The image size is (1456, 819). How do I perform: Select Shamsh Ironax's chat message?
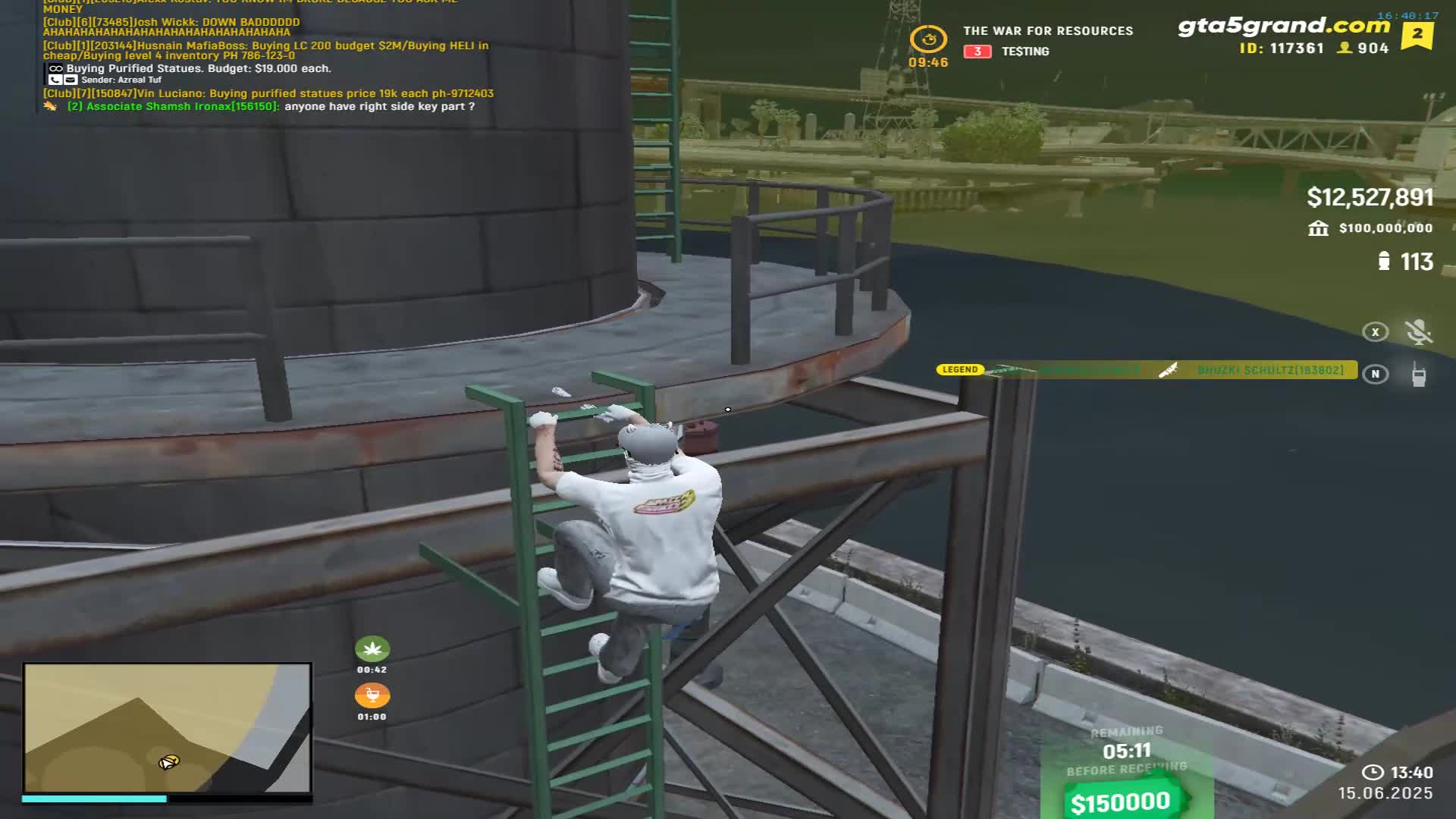tap(271, 106)
